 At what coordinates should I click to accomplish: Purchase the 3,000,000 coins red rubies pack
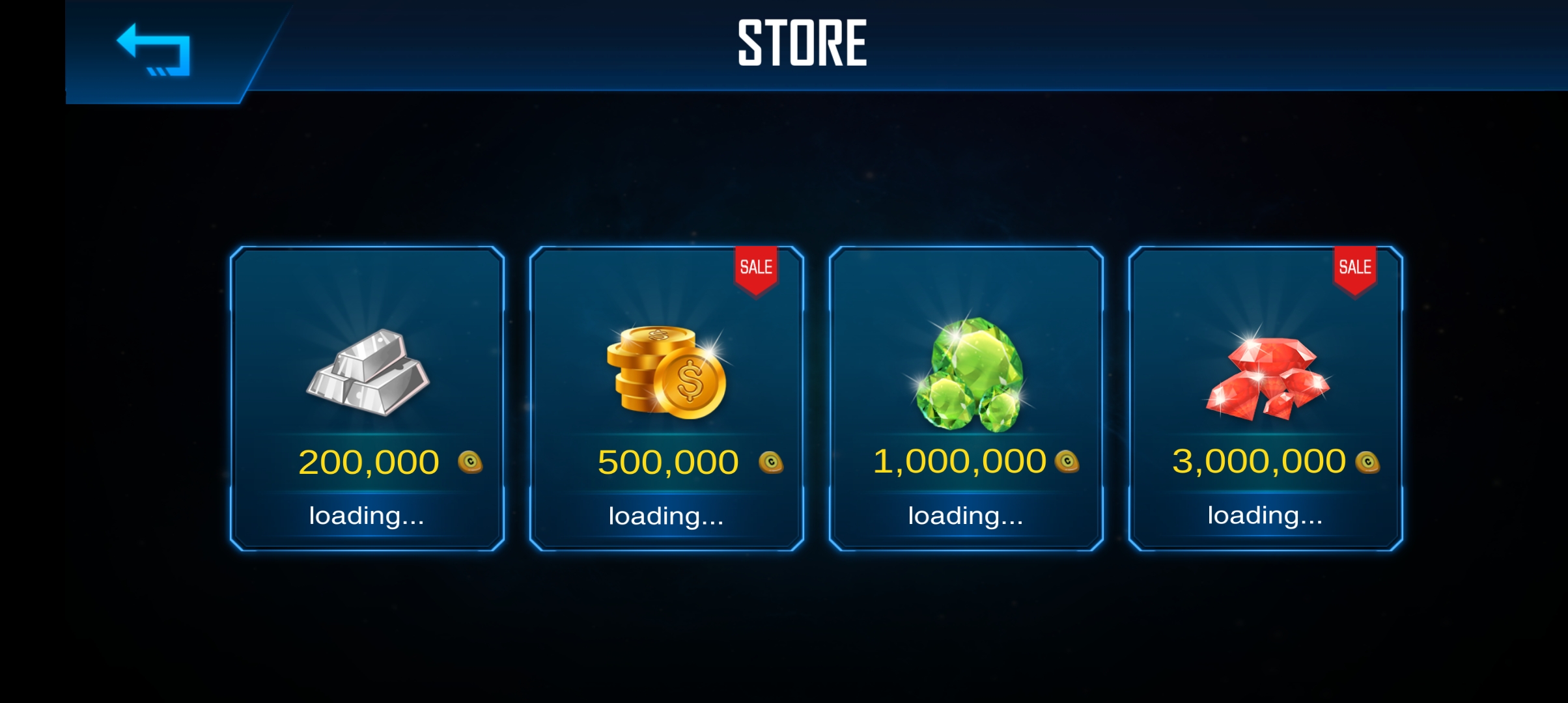point(1266,398)
